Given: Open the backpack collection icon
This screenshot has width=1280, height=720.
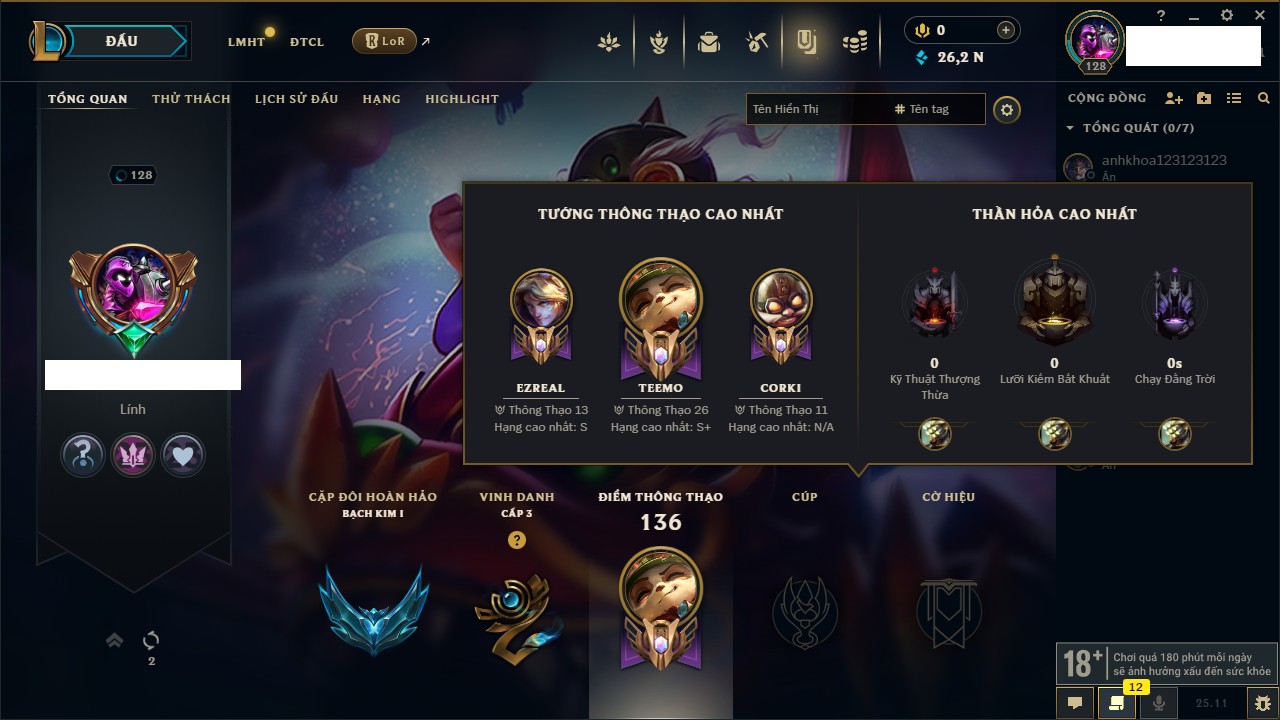Looking at the screenshot, I should (709, 42).
